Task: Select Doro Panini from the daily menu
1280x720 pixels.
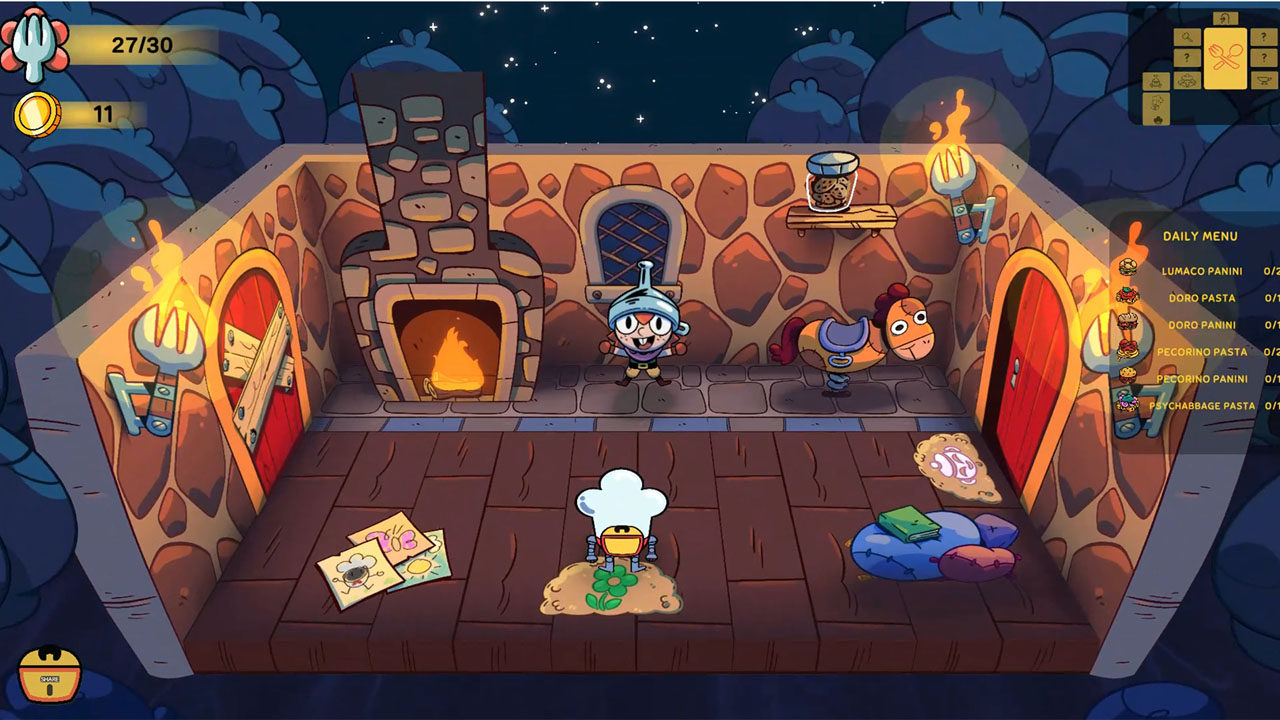Action: 1201,325
